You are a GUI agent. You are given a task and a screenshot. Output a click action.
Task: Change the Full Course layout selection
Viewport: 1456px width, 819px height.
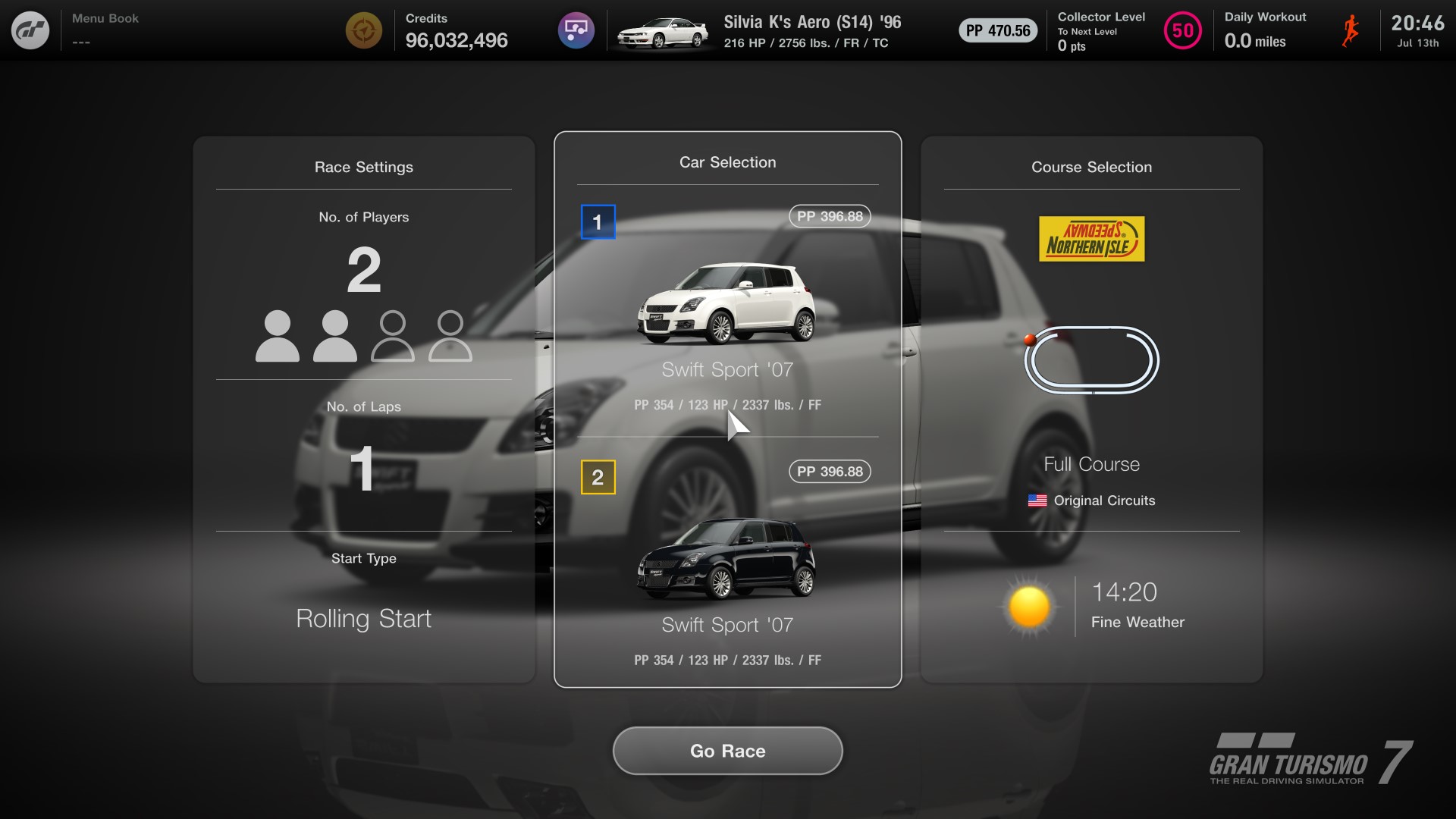click(1091, 463)
